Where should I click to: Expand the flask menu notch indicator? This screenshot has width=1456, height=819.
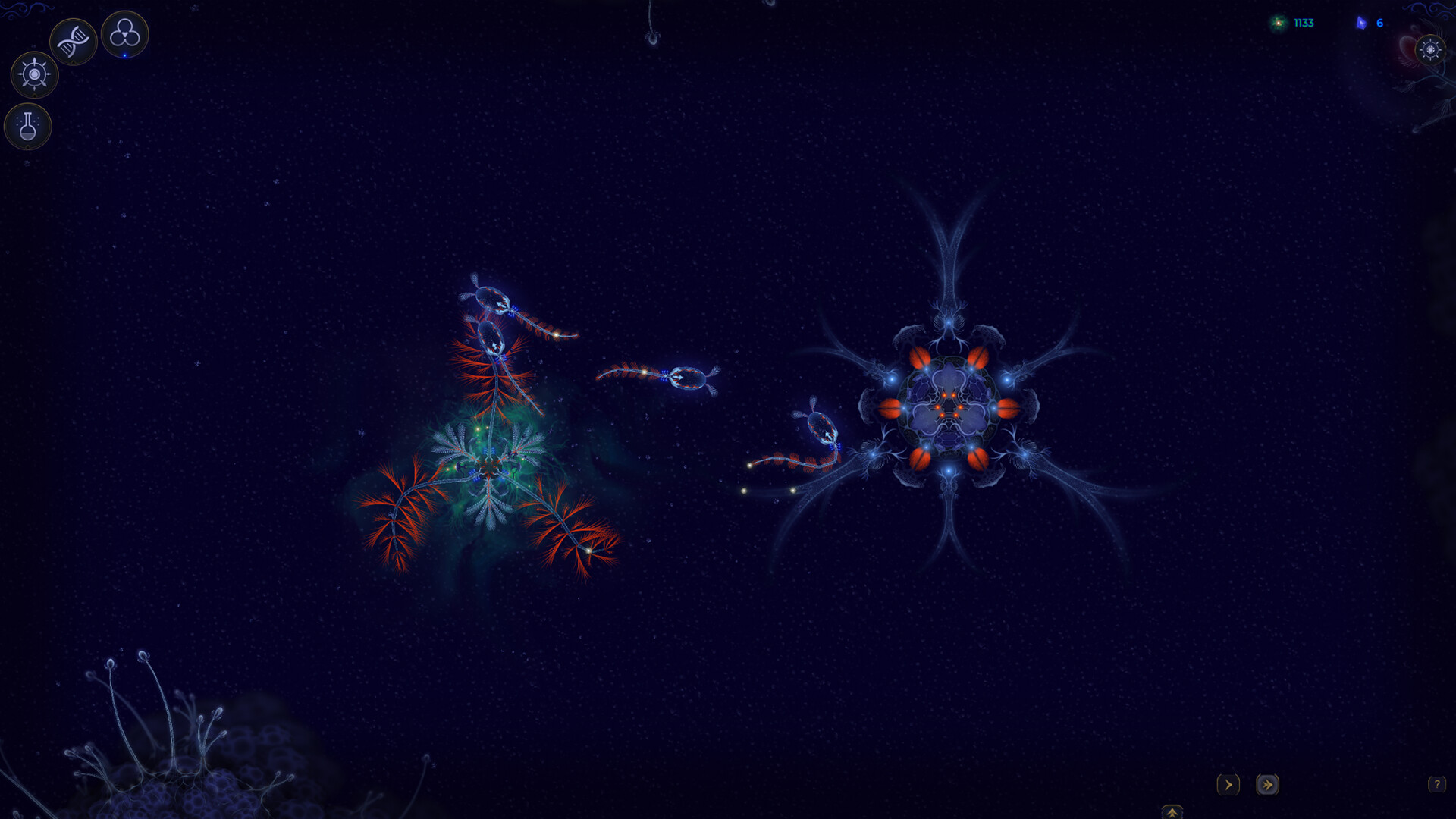click(x=28, y=146)
